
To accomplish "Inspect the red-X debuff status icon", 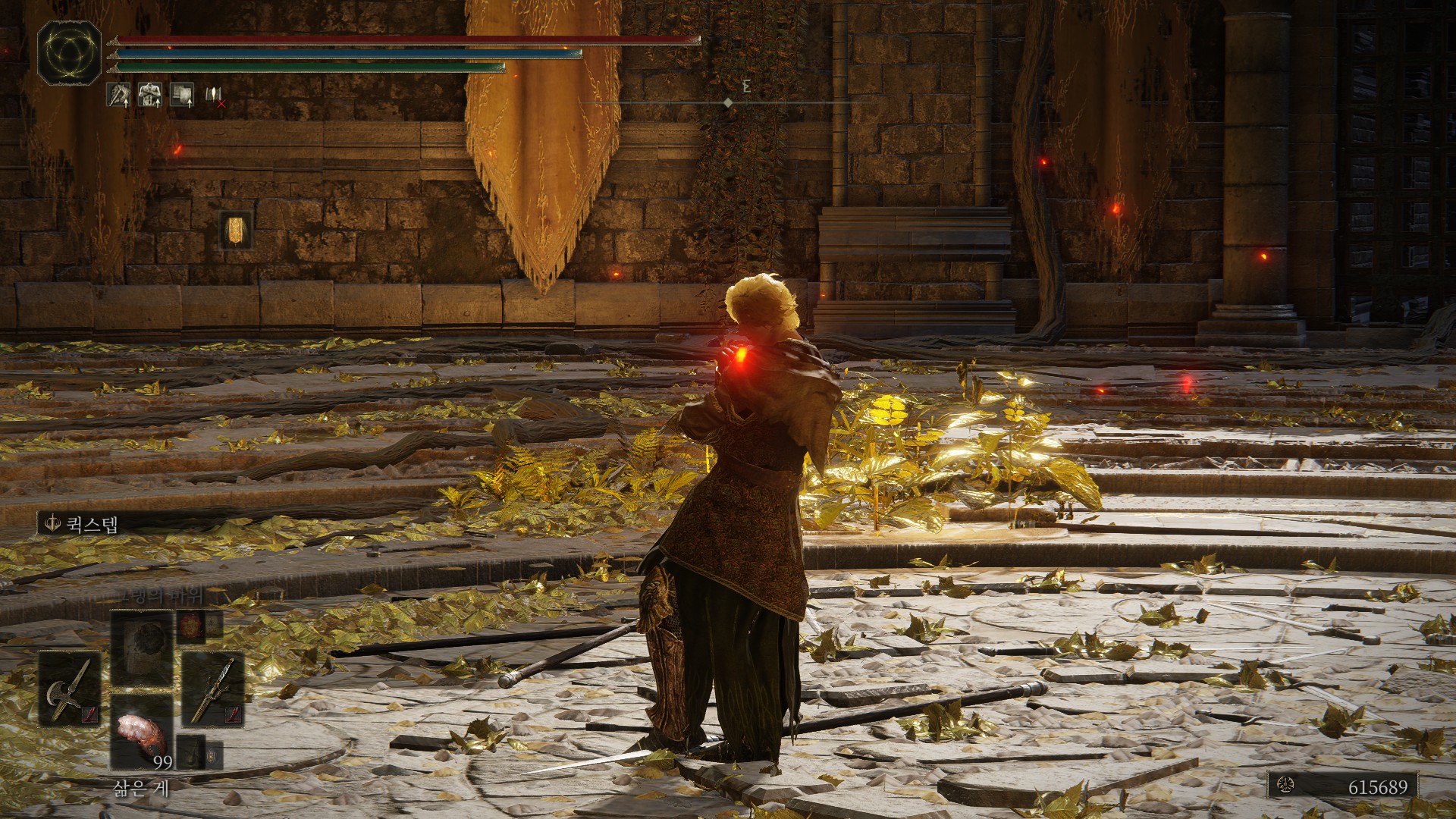I will coord(215,96).
